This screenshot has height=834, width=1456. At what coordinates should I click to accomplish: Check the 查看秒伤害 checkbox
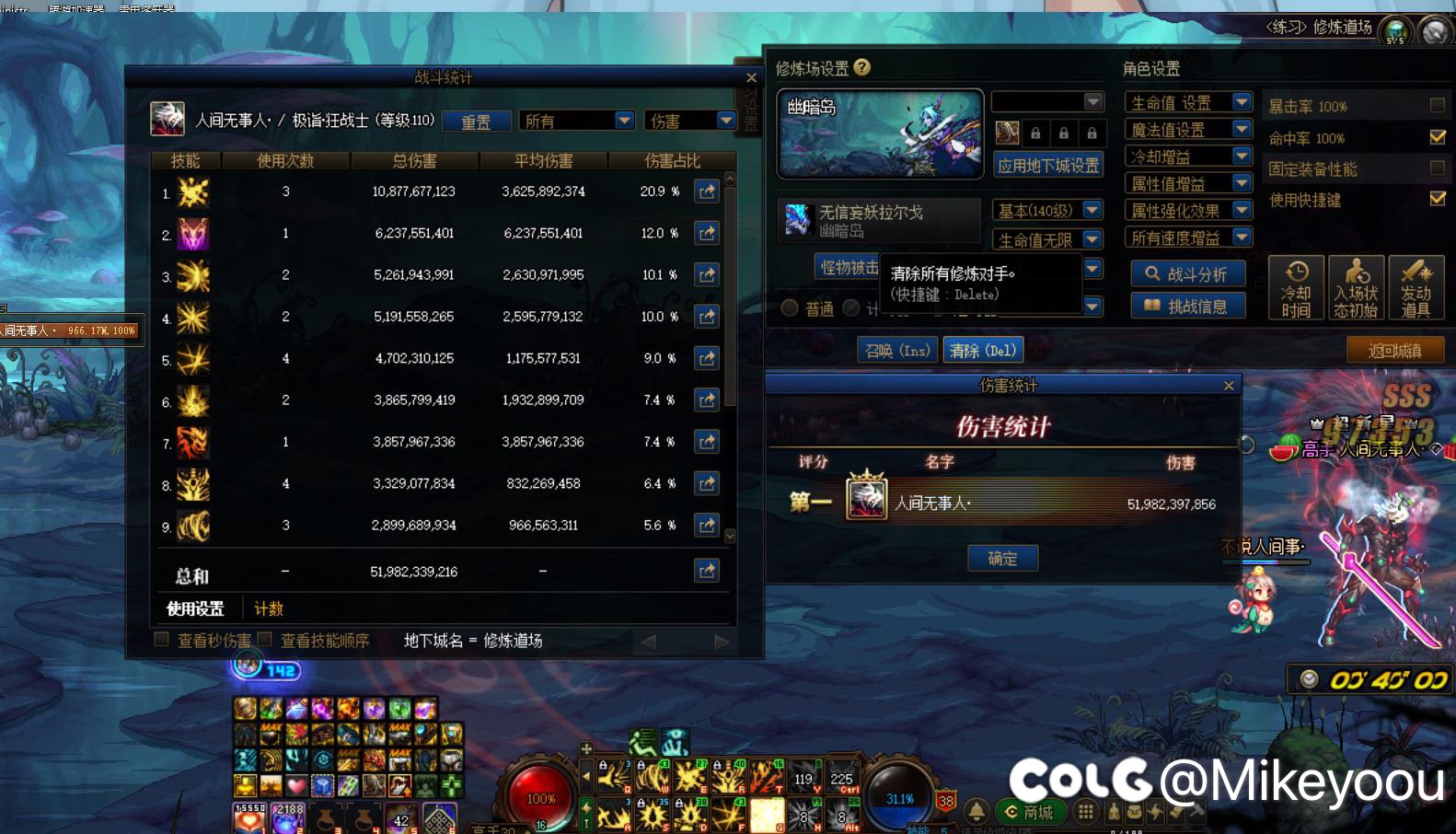tap(161, 638)
